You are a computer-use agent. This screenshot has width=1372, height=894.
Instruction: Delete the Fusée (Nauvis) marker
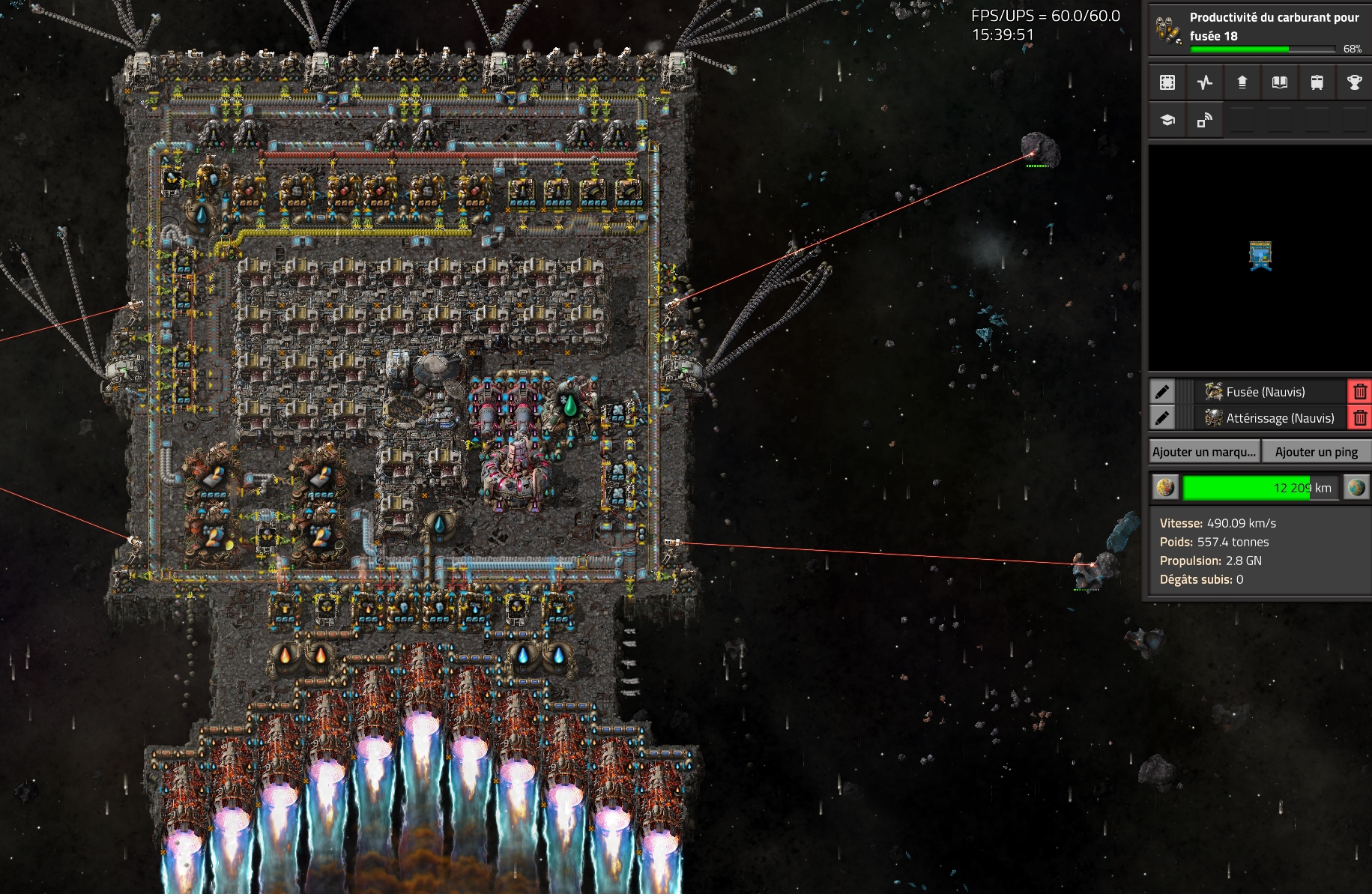click(x=1360, y=392)
